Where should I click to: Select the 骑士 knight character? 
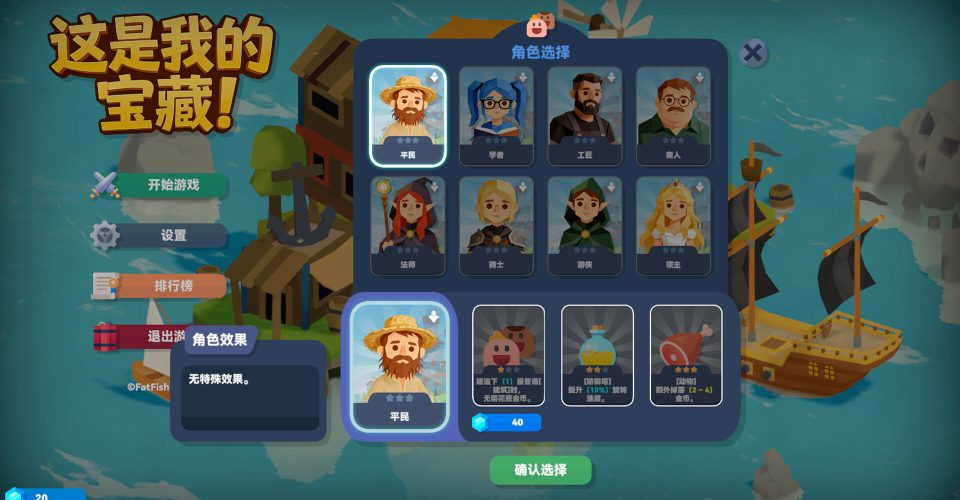496,225
